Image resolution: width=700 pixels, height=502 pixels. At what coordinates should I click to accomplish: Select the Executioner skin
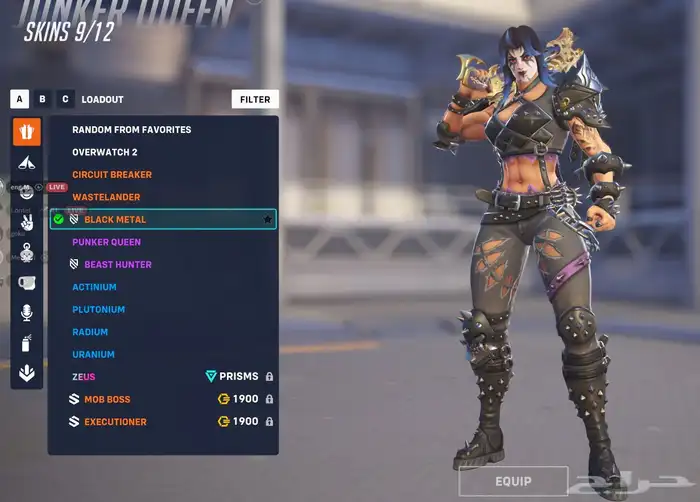tap(115, 422)
